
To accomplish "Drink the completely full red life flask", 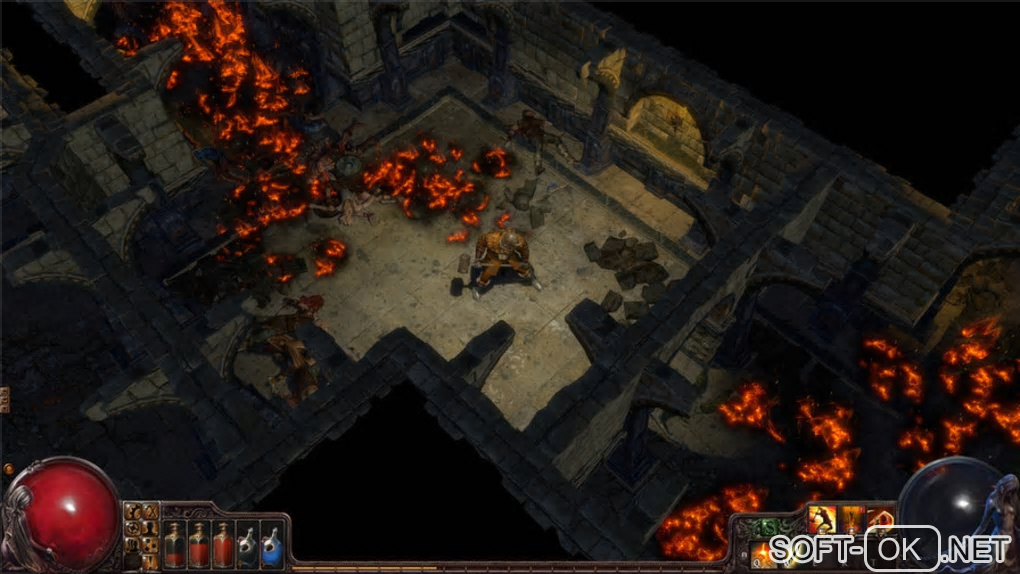I will (x=222, y=544).
